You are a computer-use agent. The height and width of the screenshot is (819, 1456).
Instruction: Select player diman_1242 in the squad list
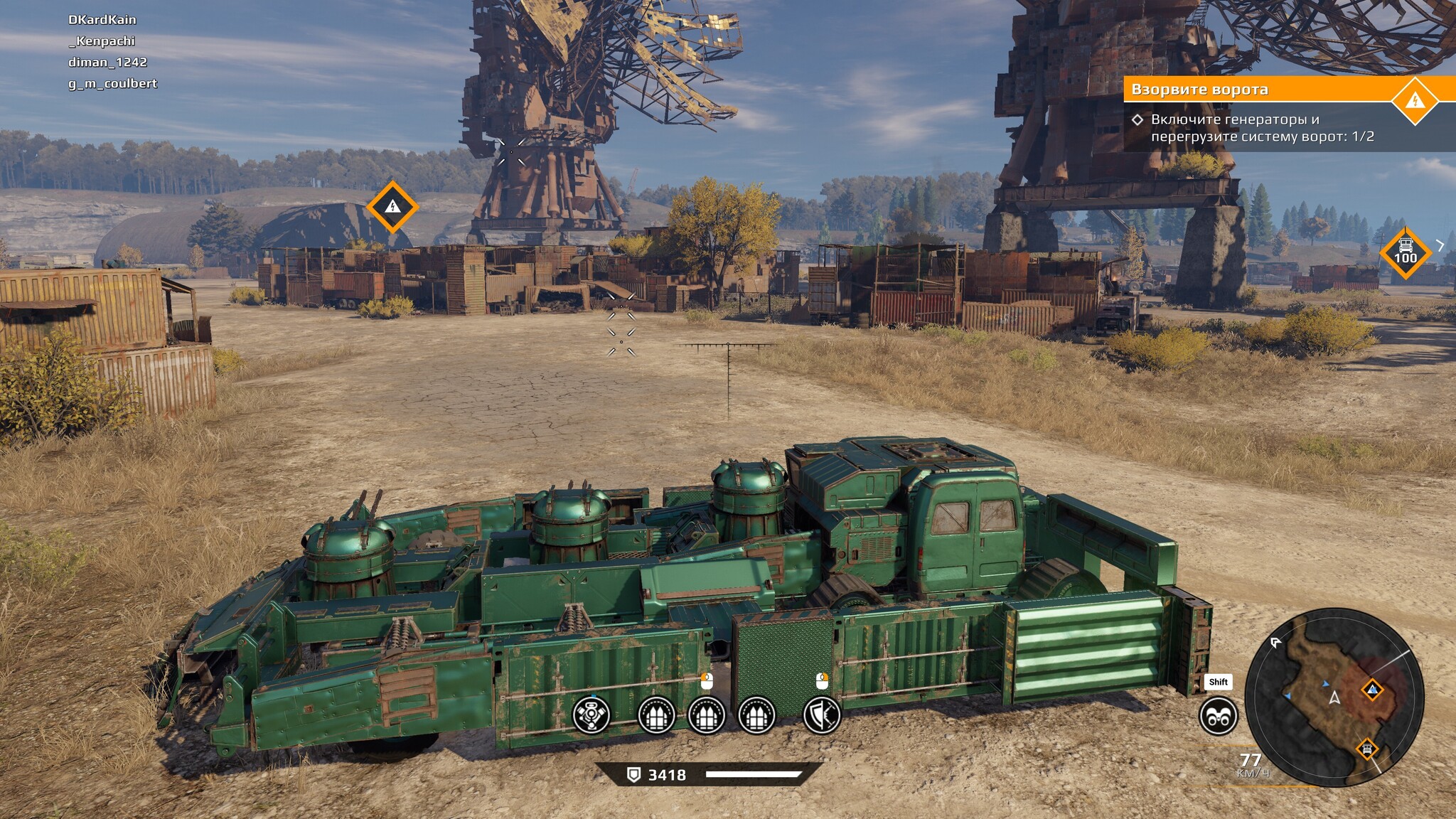pyautogui.click(x=107, y=63)
